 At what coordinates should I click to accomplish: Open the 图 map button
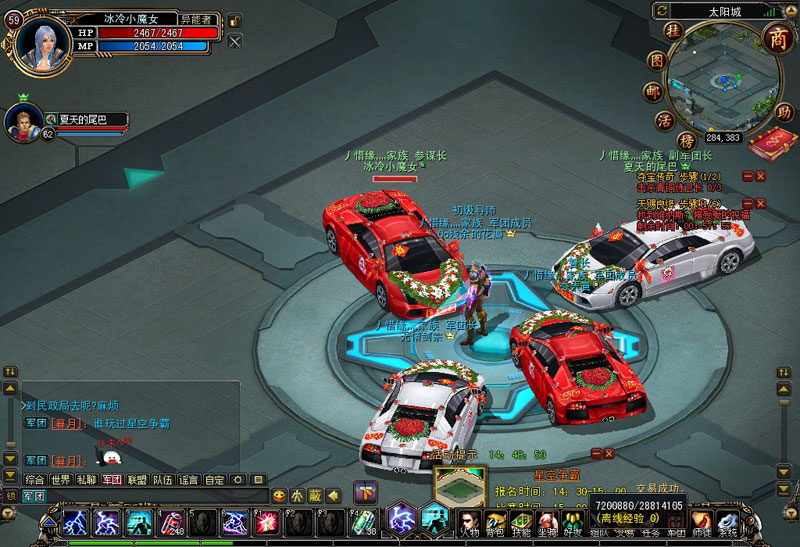click(x=656, y=60)
